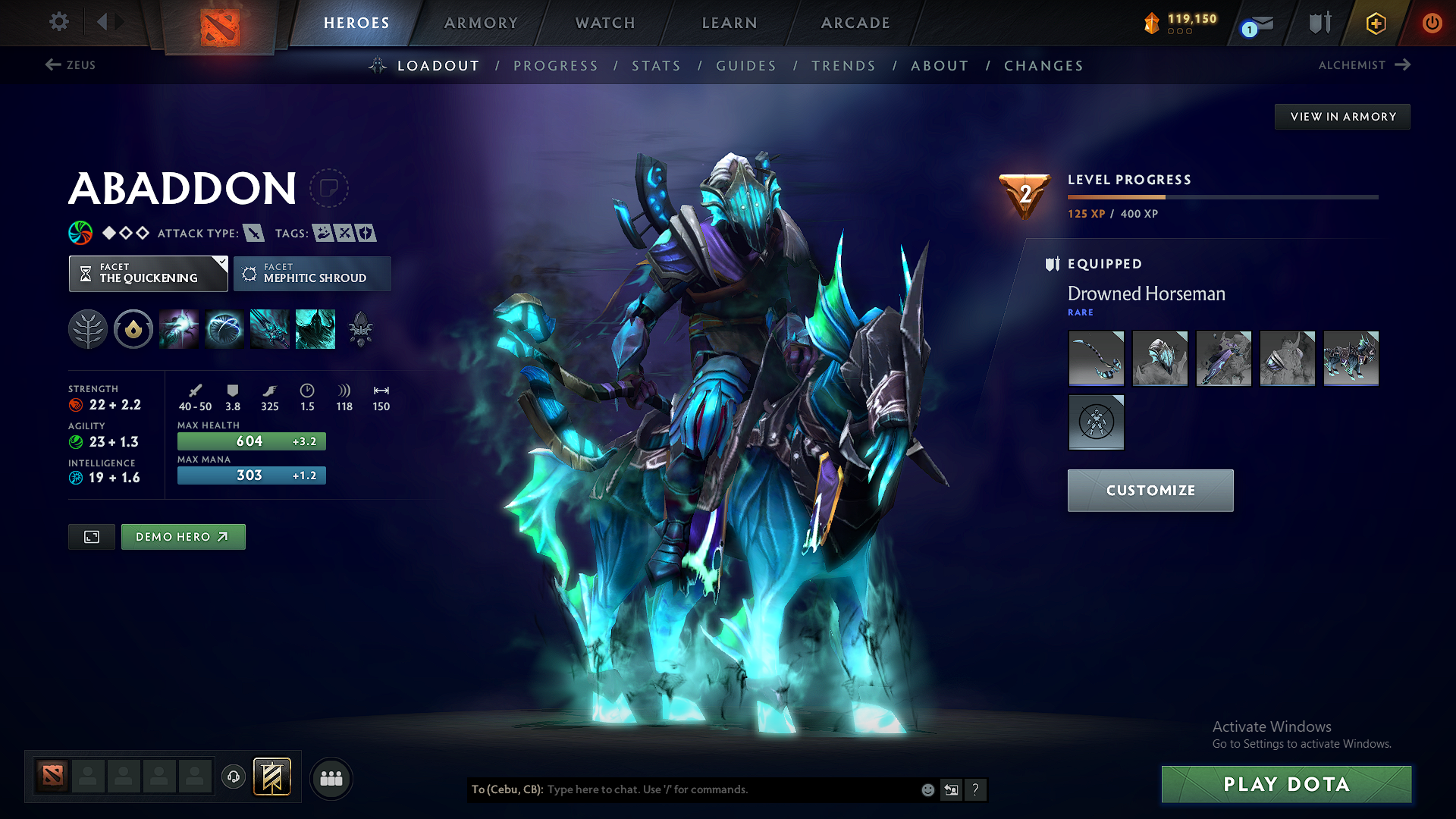The image size is (1456, 819).
Task: Select the Mephitic Shroud facet
Action: coord(312,274)
